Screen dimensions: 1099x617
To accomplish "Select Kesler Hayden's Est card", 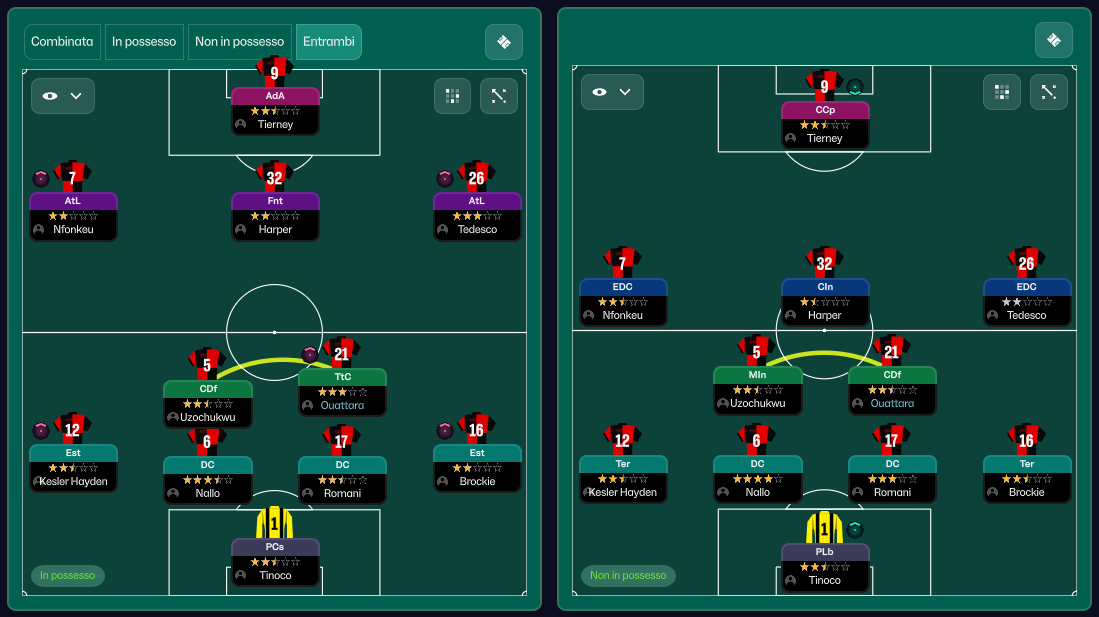I will [x=73, y=468].
